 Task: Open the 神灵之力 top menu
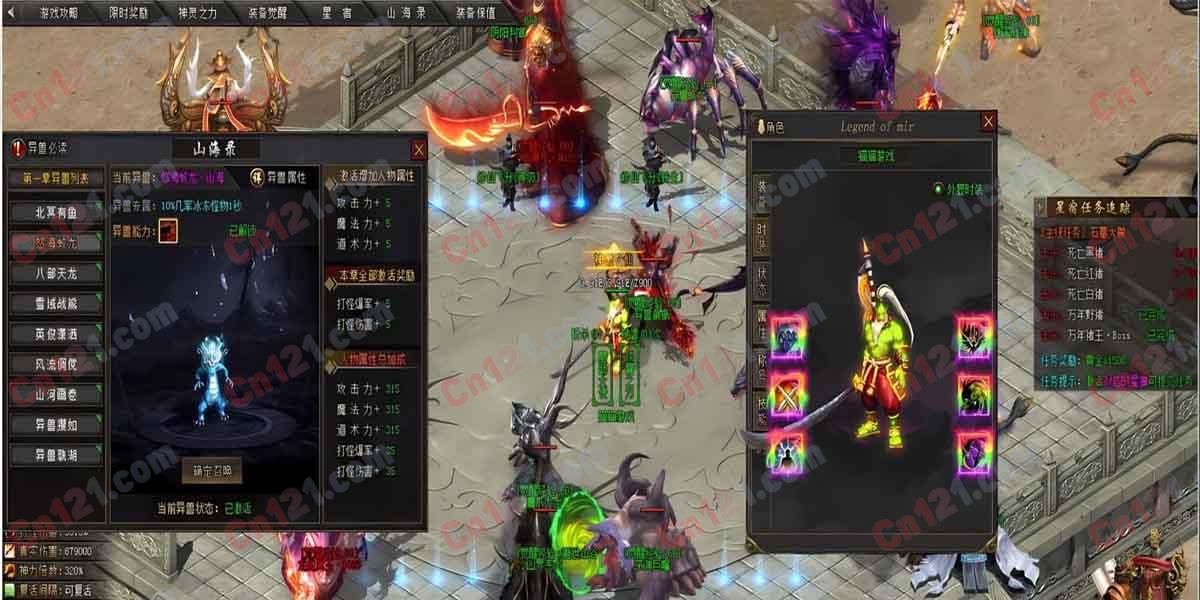point(197,13)
